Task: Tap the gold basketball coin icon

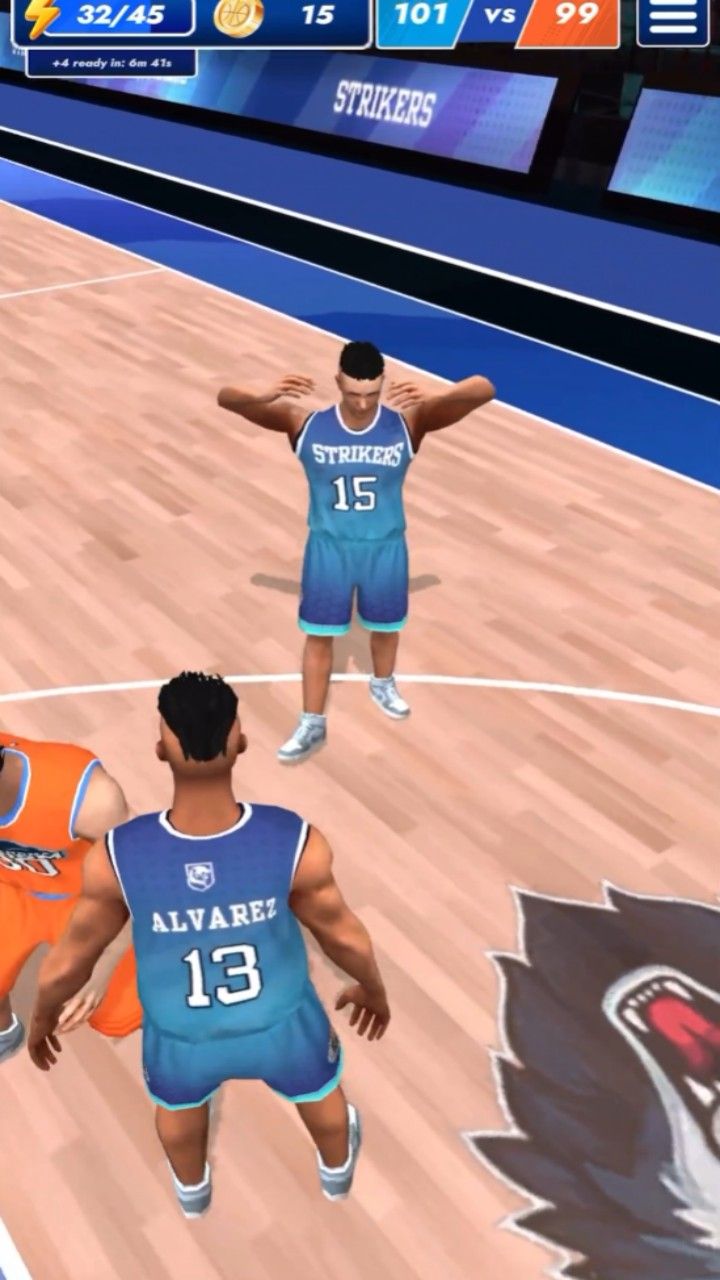Action: pyautogui.click(x=238, y=16)
